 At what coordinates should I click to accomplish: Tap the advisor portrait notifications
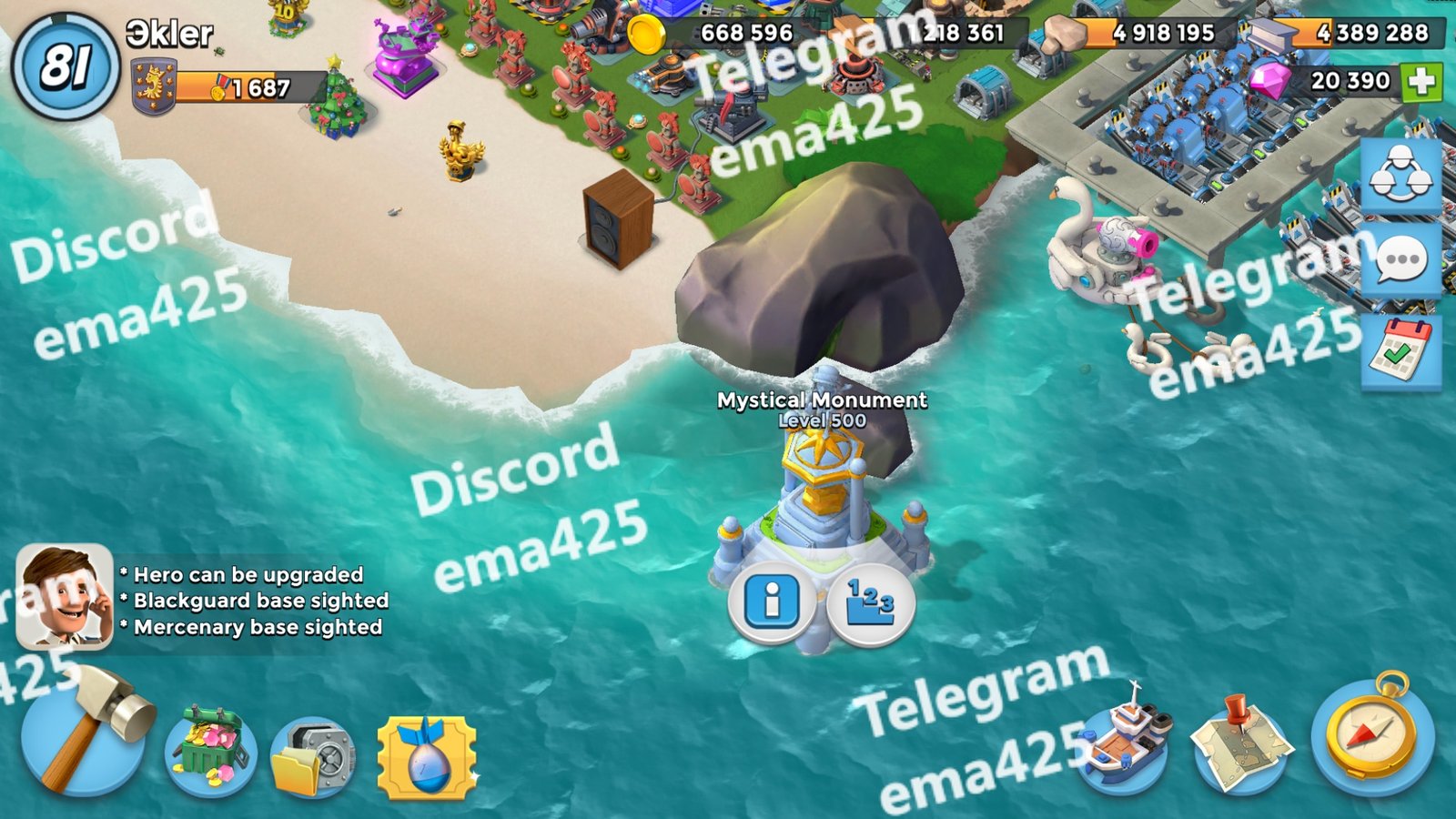click(64, 597)
